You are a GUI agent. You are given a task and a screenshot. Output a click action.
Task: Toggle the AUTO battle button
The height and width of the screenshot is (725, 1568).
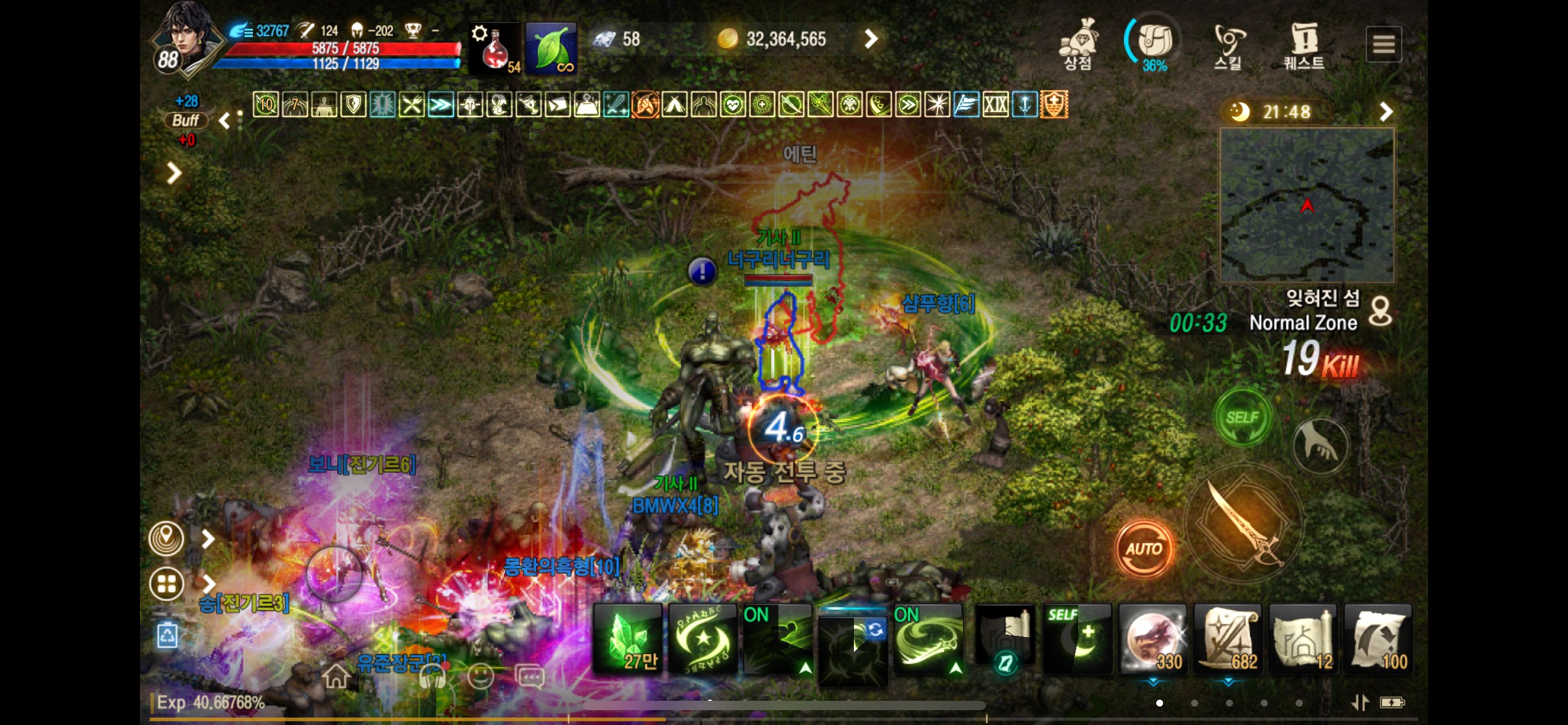pos(1144,548)
